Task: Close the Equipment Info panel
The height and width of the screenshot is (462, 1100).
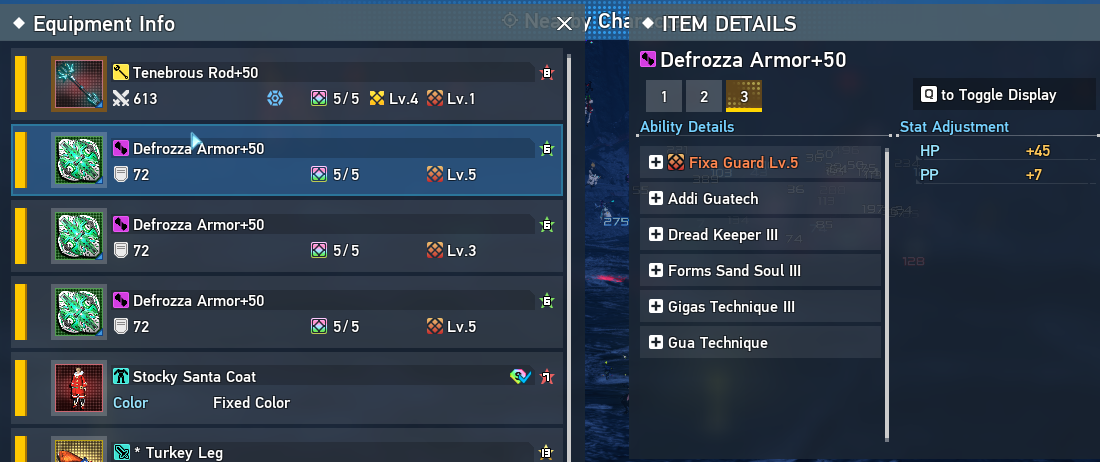Action: 564,23
